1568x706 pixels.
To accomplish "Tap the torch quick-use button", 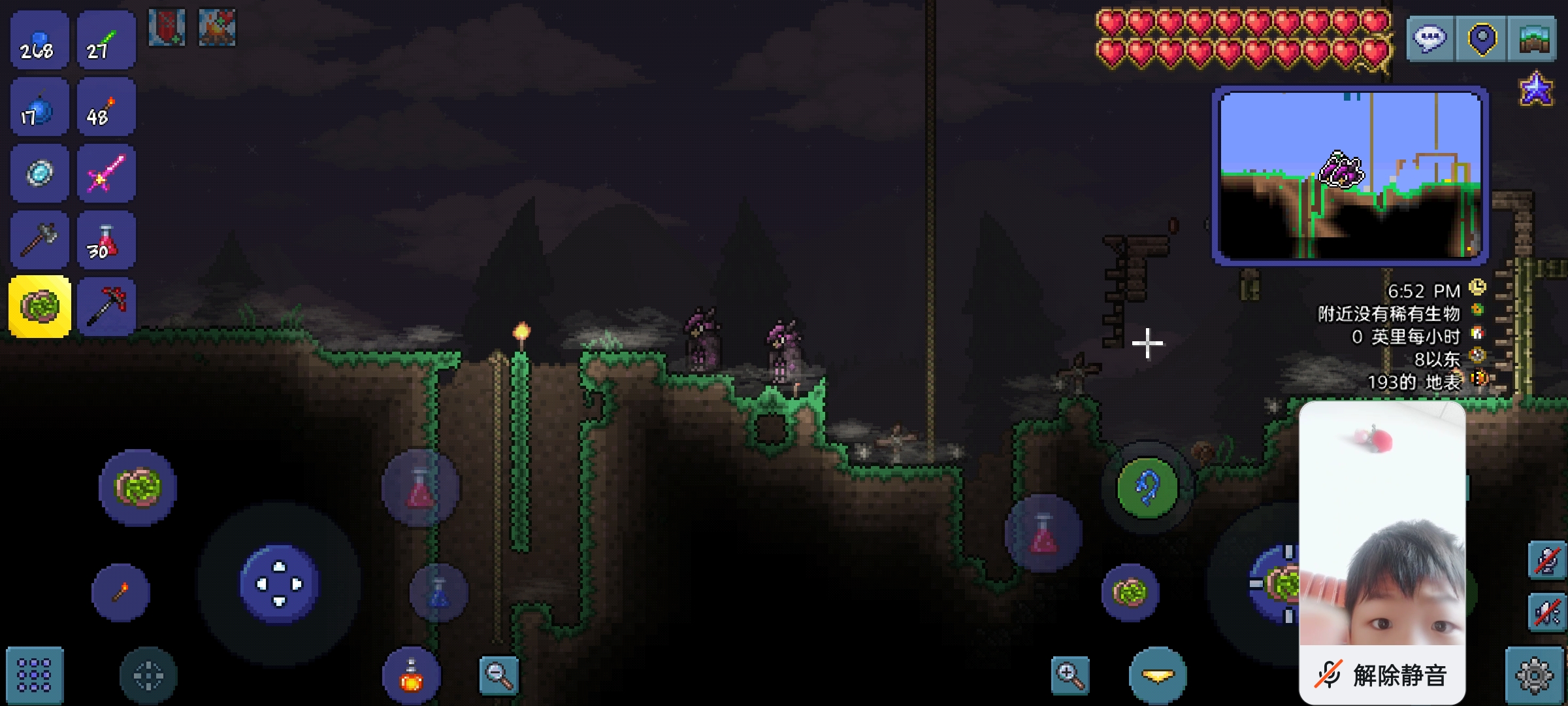I will pos(121,592).
